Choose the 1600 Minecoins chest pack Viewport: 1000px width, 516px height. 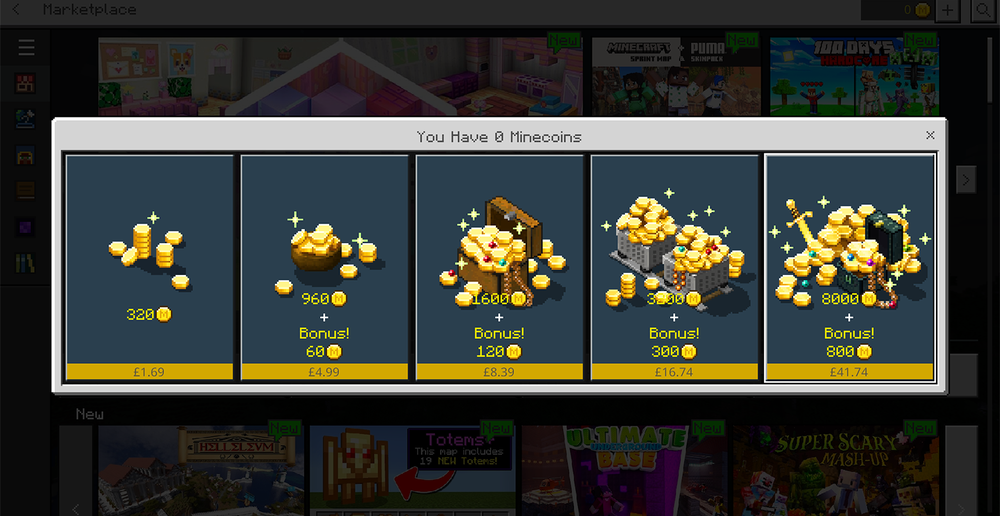pyautogui.click(x=500, y=267)
